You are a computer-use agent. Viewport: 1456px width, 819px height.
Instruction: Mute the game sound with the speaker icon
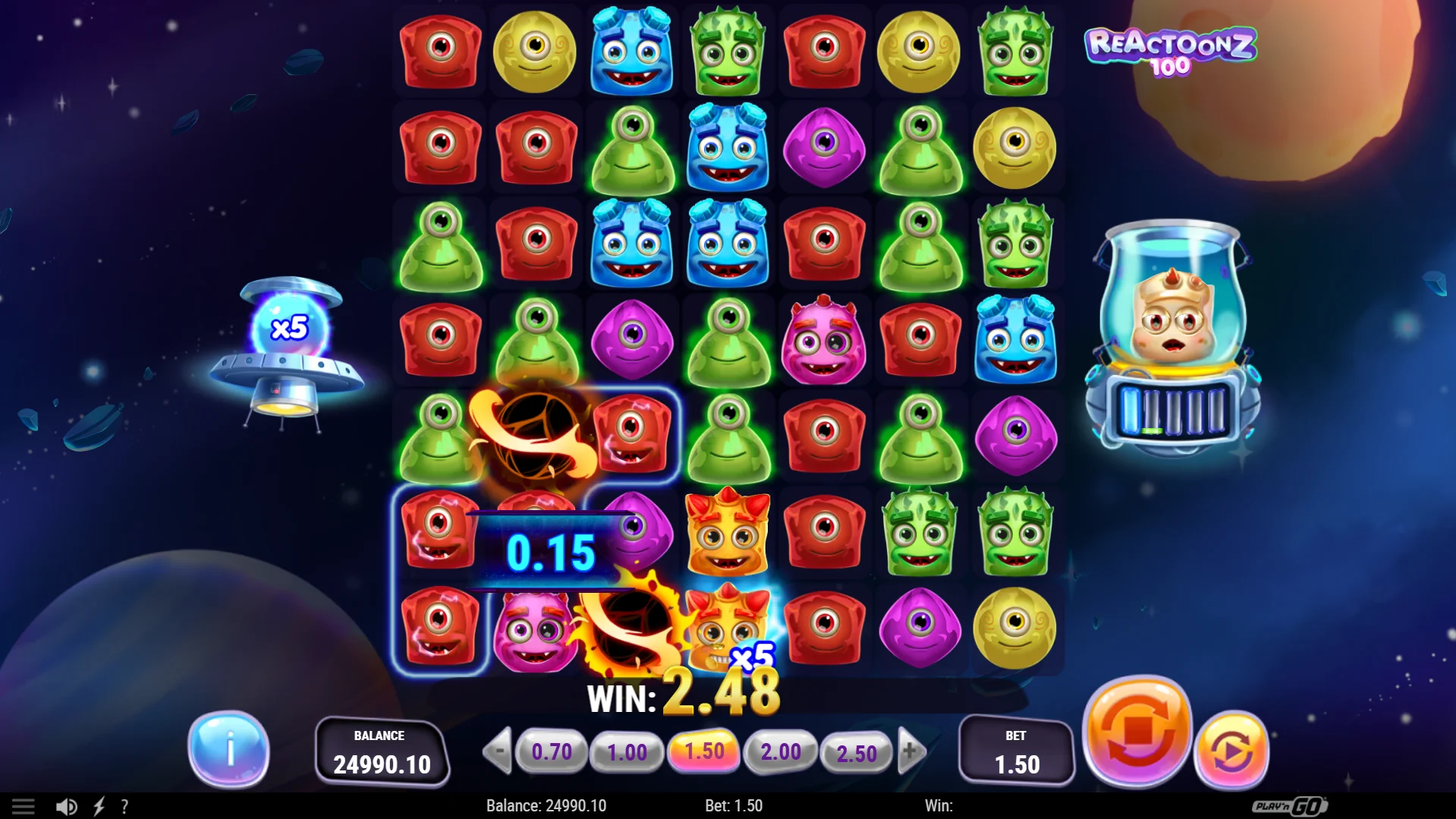(x=68, y=805)
